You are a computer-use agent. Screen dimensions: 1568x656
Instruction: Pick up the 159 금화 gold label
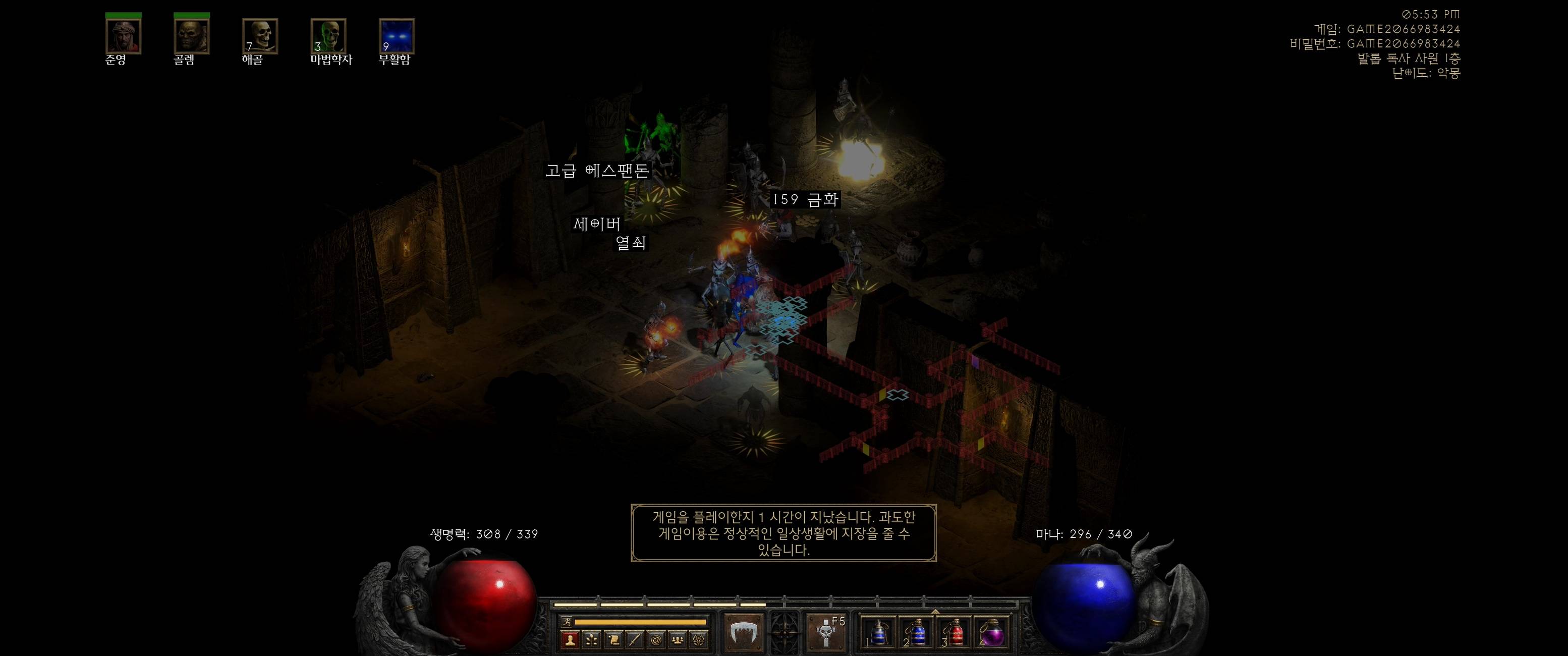805,200
